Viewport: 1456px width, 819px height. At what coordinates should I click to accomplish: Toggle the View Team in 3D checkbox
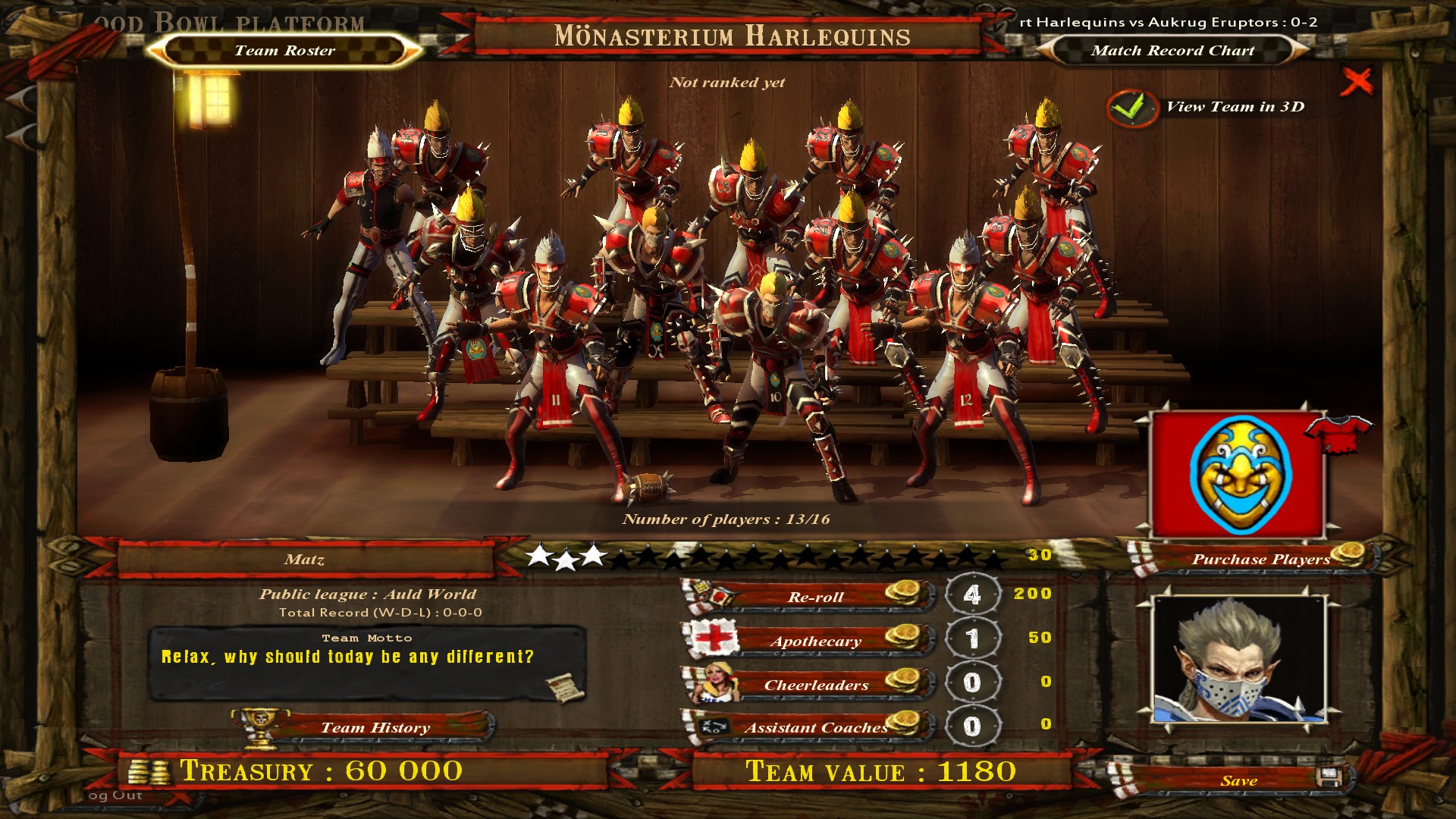pos(1131,108)
